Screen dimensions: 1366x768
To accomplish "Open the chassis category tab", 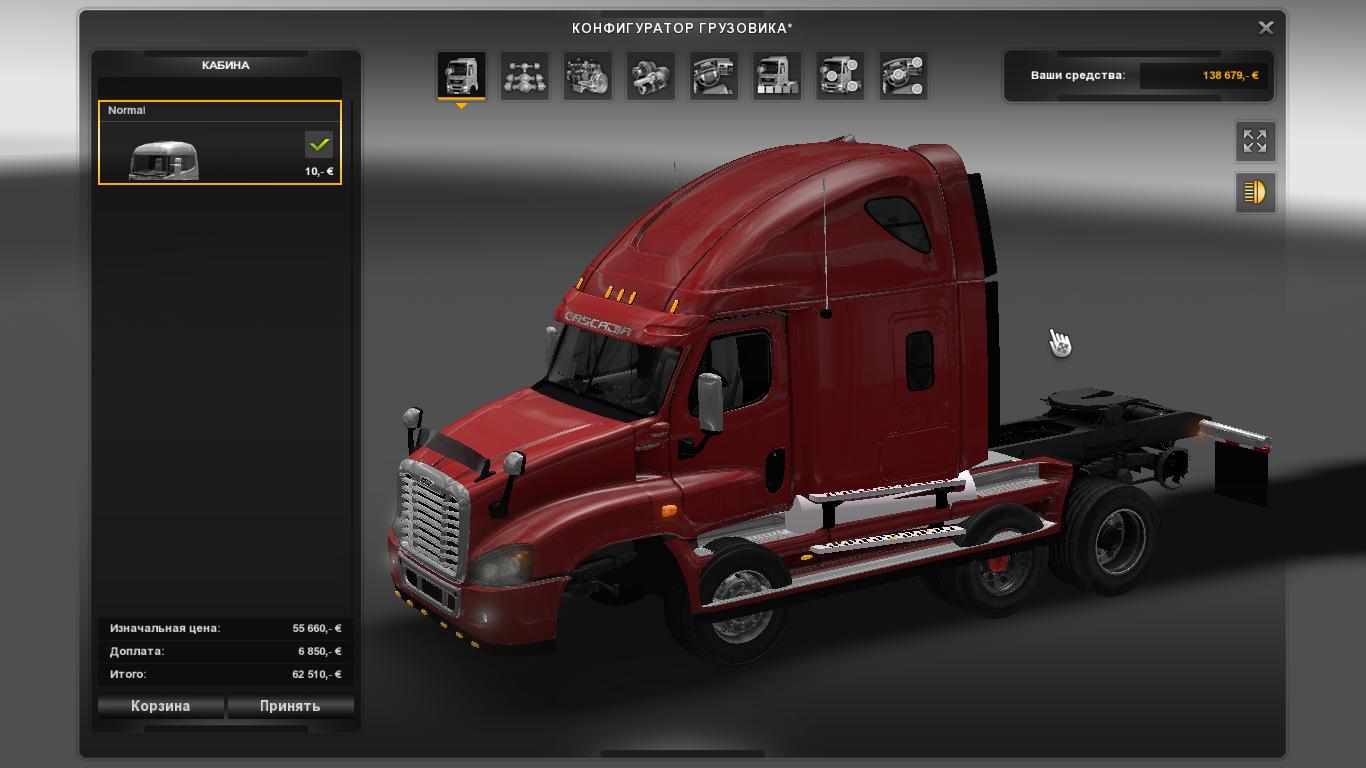I will click(524, 76).
